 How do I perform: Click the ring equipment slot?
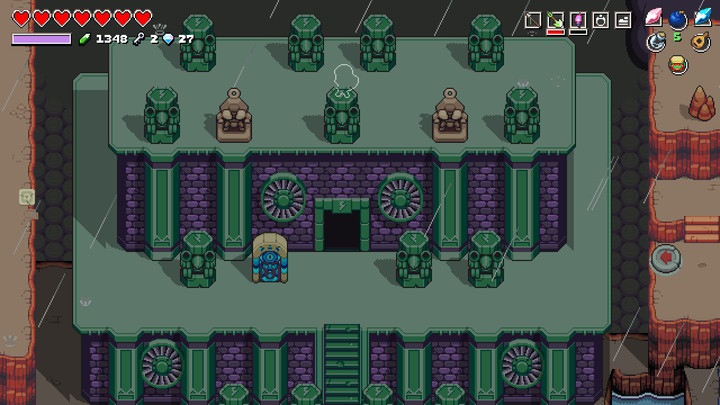point(600,19)
